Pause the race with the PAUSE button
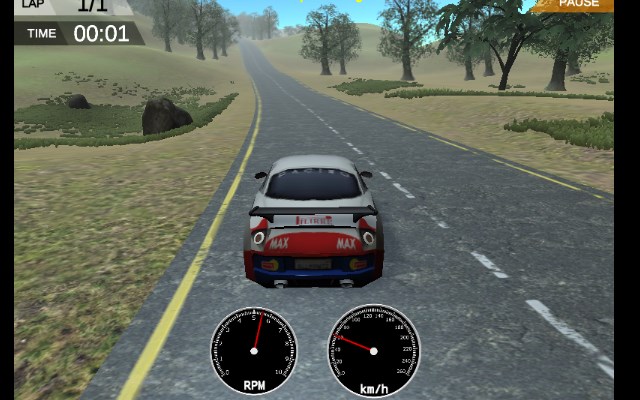This screenshot has height=400, width=640. 578,4
